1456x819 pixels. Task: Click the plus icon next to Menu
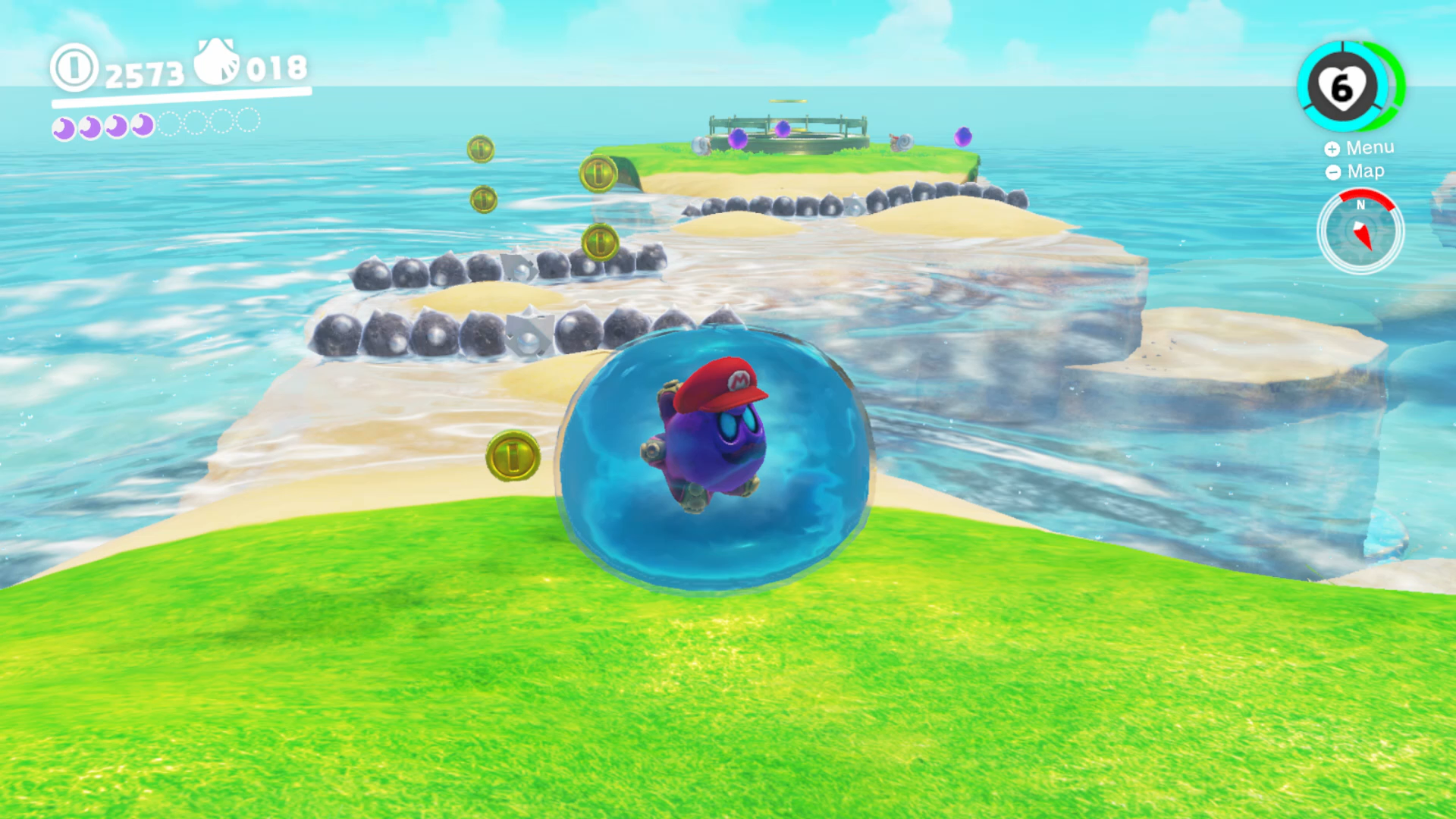1334,149
